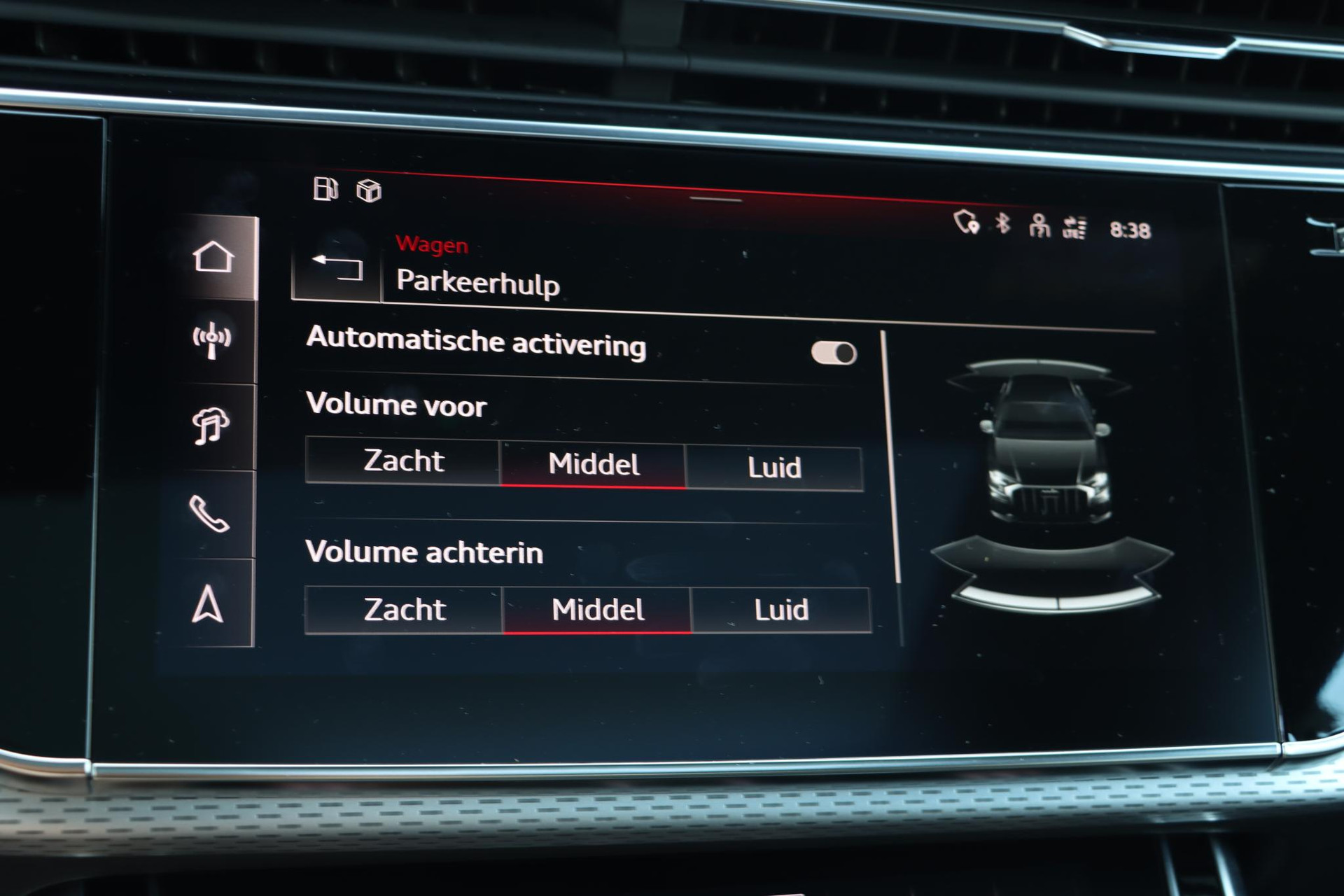Pull down the top status bar handle
Image resolution: width=1344 pixels, height=896 pixels.
click(715, 199)
